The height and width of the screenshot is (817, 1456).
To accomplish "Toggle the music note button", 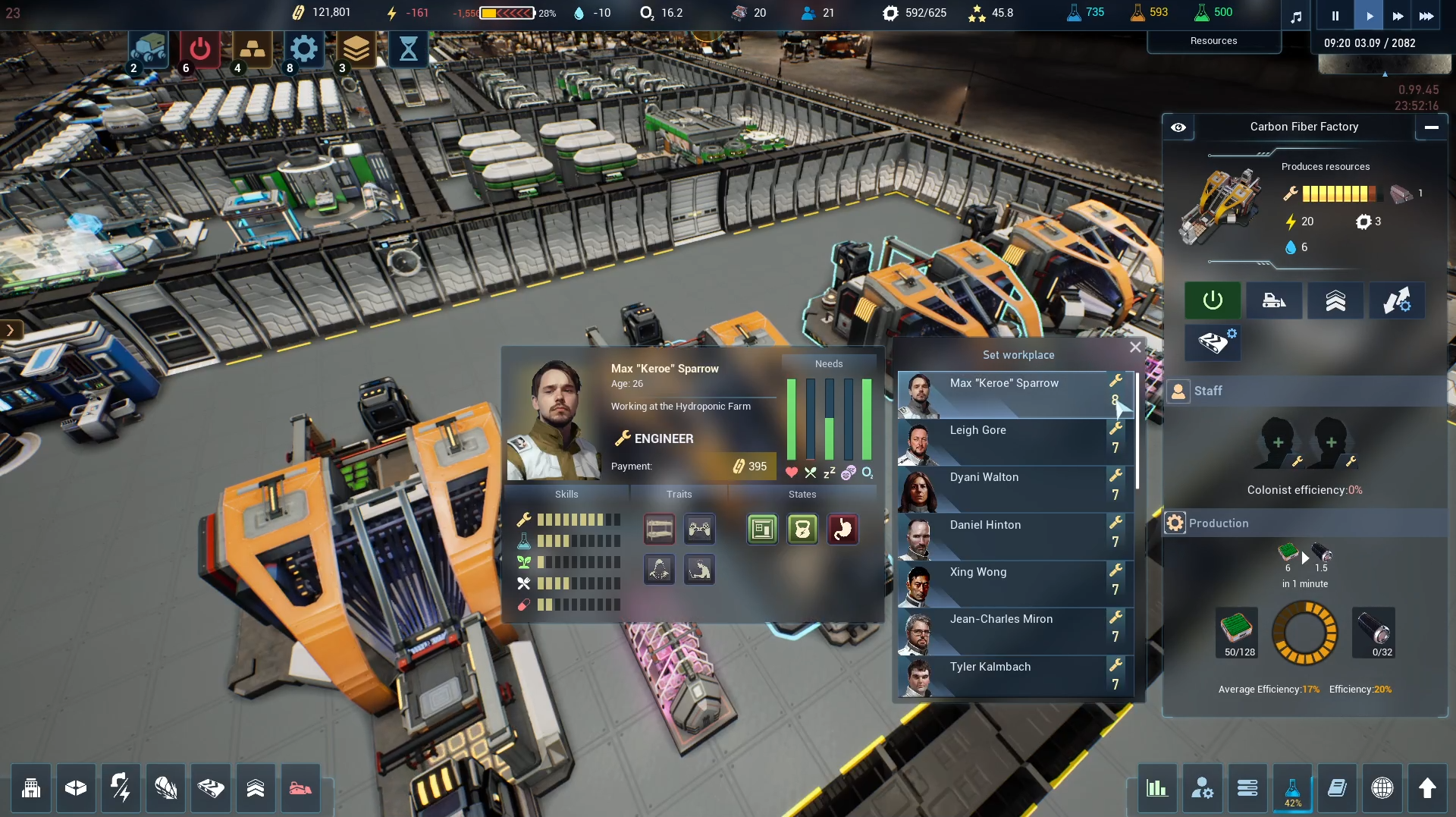I will click(1296, 15).
